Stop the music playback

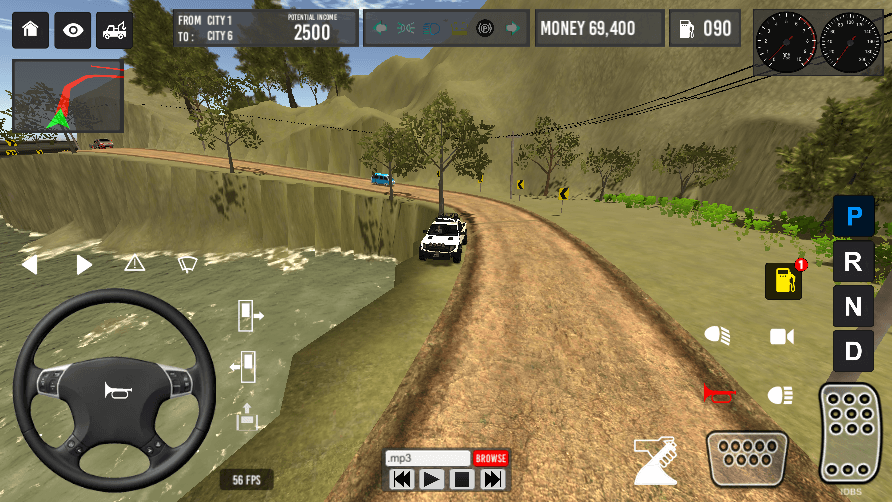[x=461, y=480]
